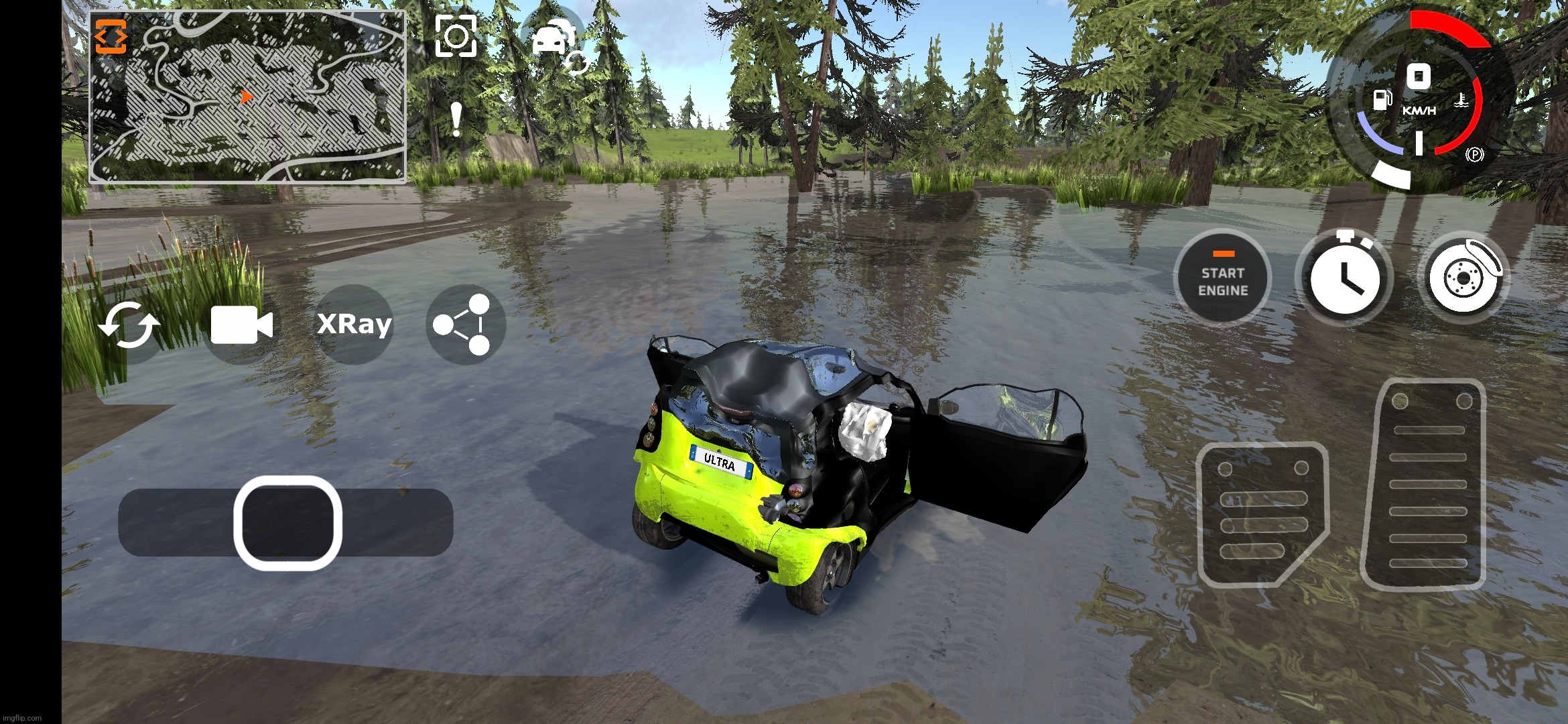This screenshot has width=1568, height=724.
Task: Open the three-node share icon
Action: (x=464, y=324)
